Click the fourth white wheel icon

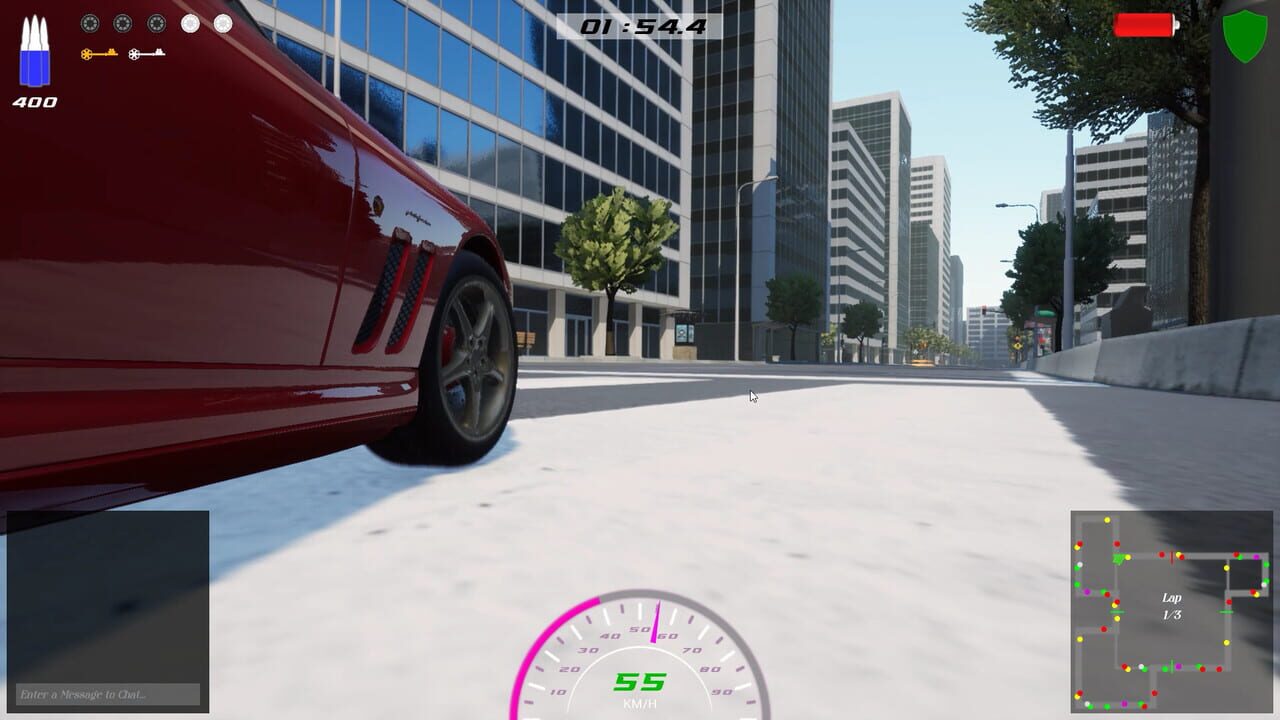[x=190, y=23]
